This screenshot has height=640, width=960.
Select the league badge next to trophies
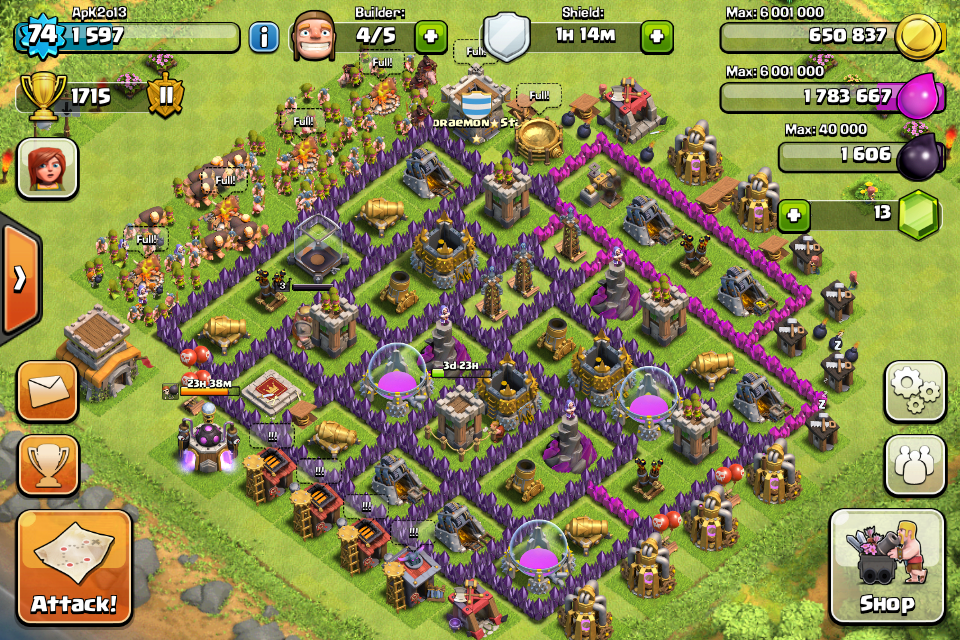point(166,97)
